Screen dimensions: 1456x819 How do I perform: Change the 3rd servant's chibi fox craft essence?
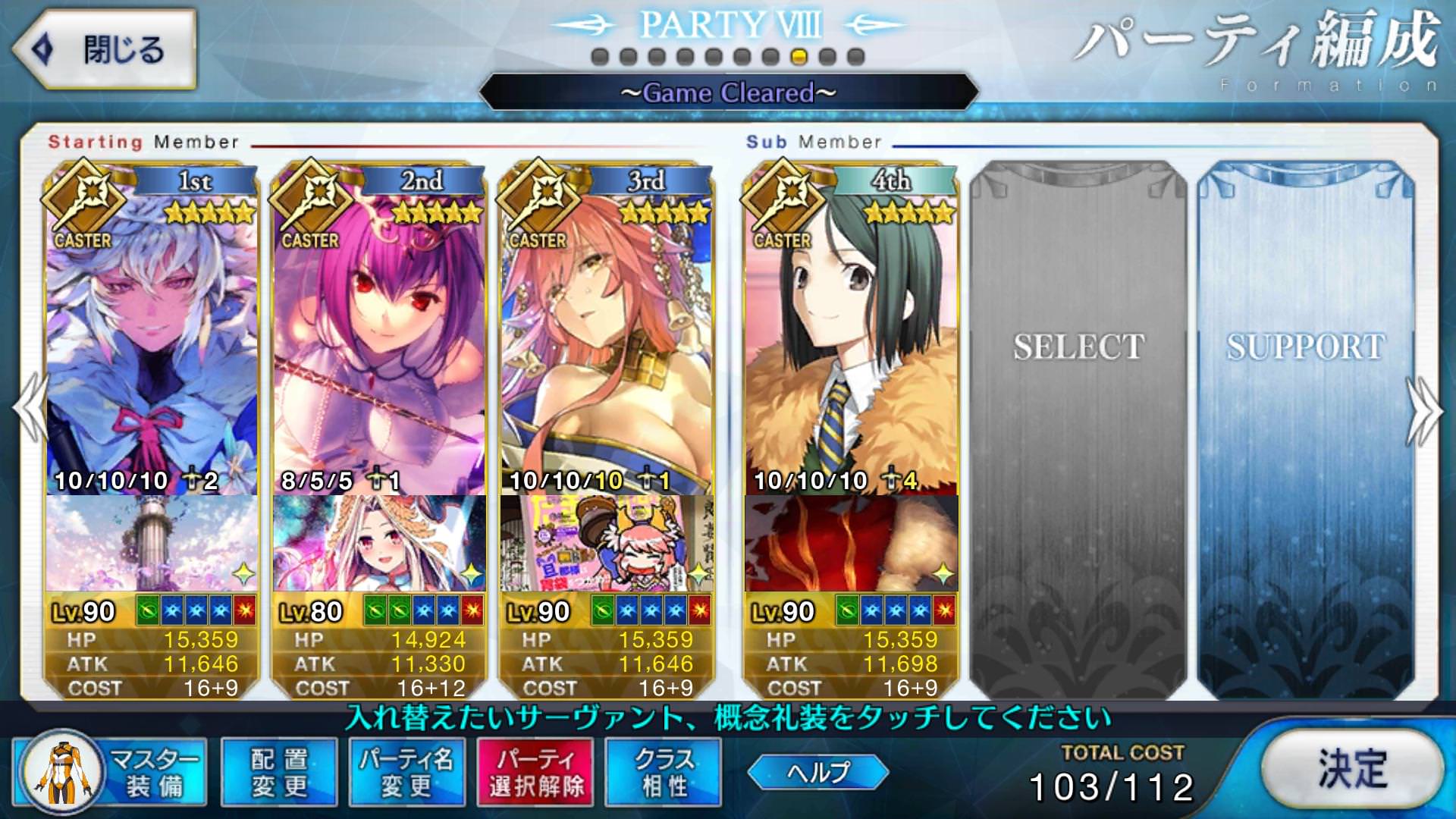pyautogui.click(x=607, y=543)
